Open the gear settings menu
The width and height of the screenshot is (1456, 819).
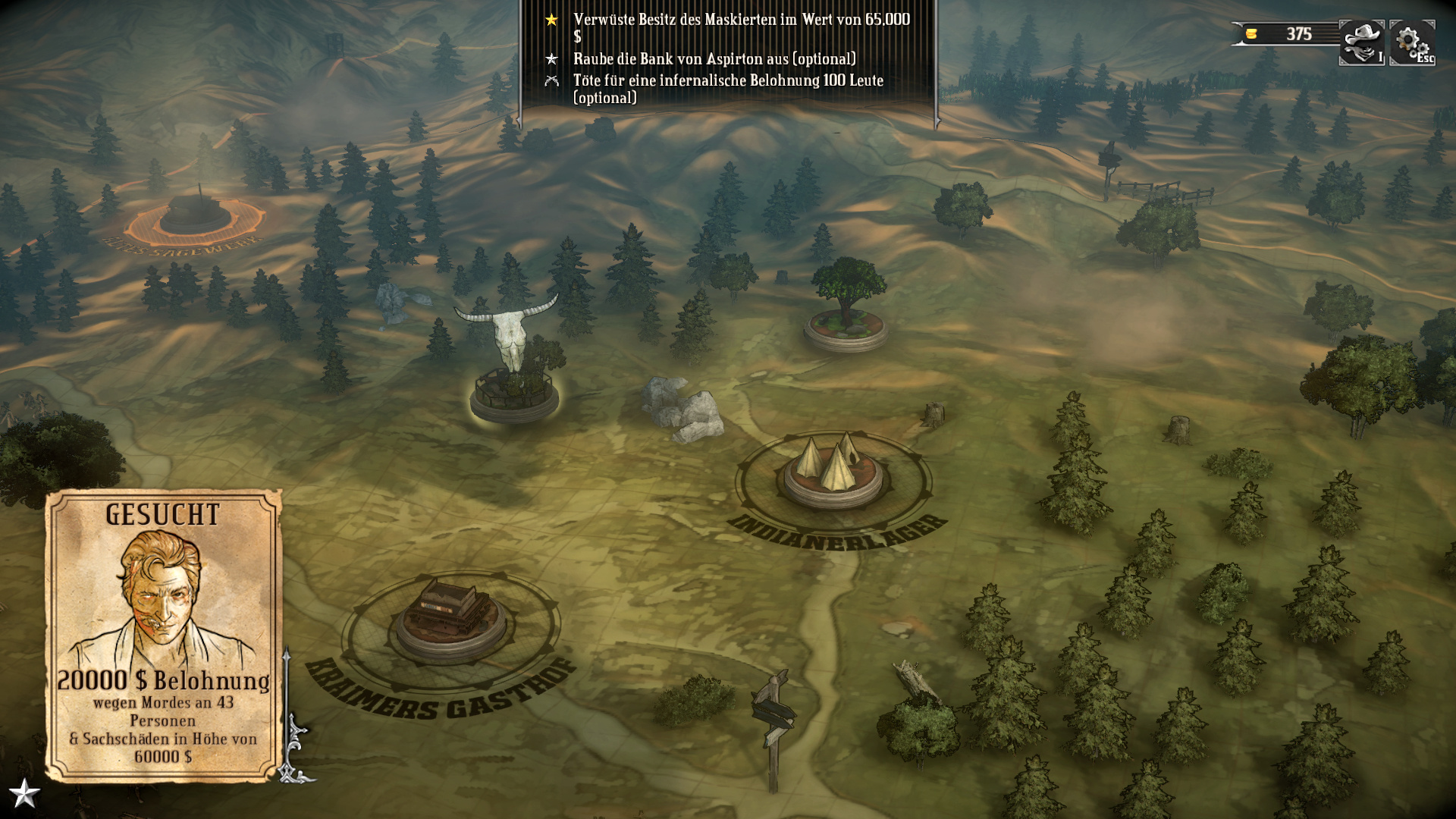point(1411,42)
